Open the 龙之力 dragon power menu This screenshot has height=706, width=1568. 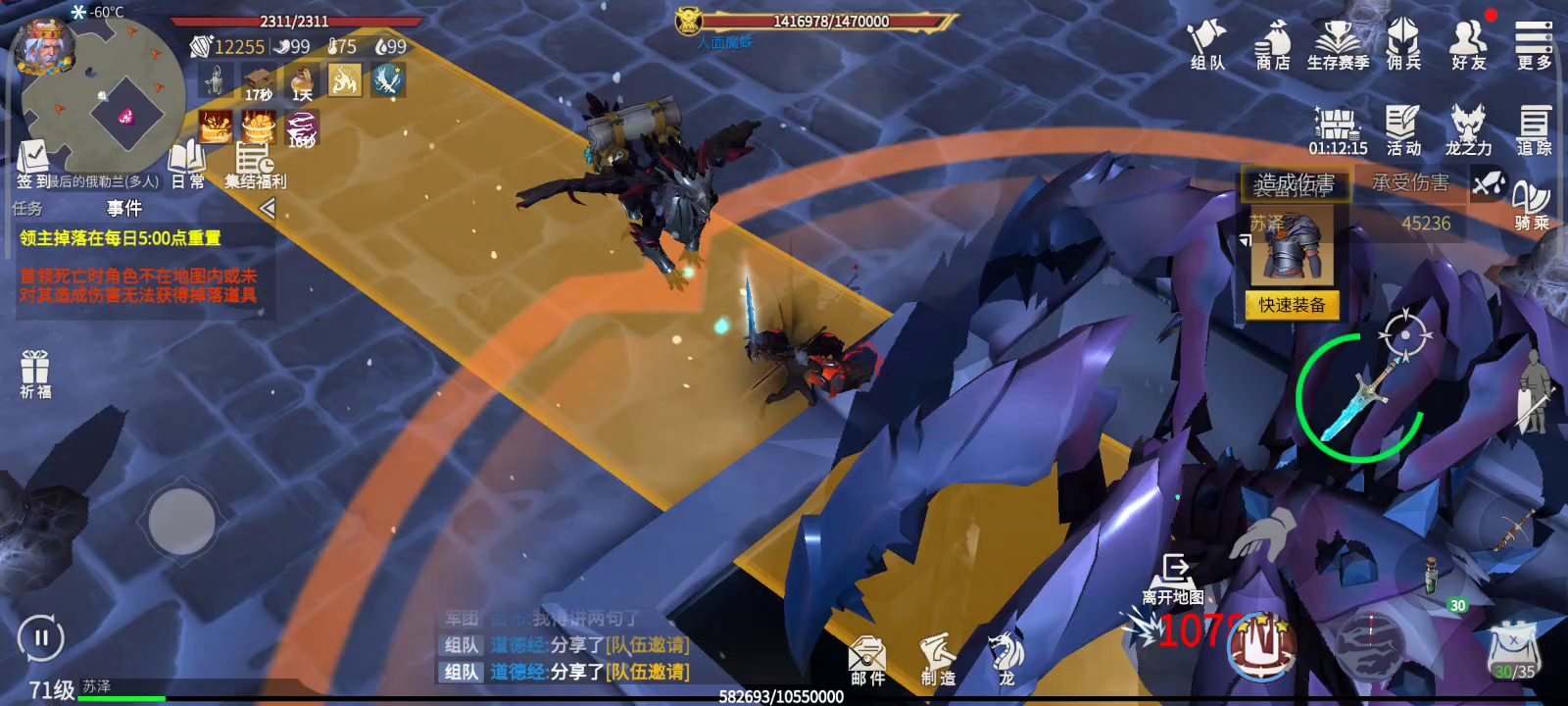click(x=1468, y=130)
